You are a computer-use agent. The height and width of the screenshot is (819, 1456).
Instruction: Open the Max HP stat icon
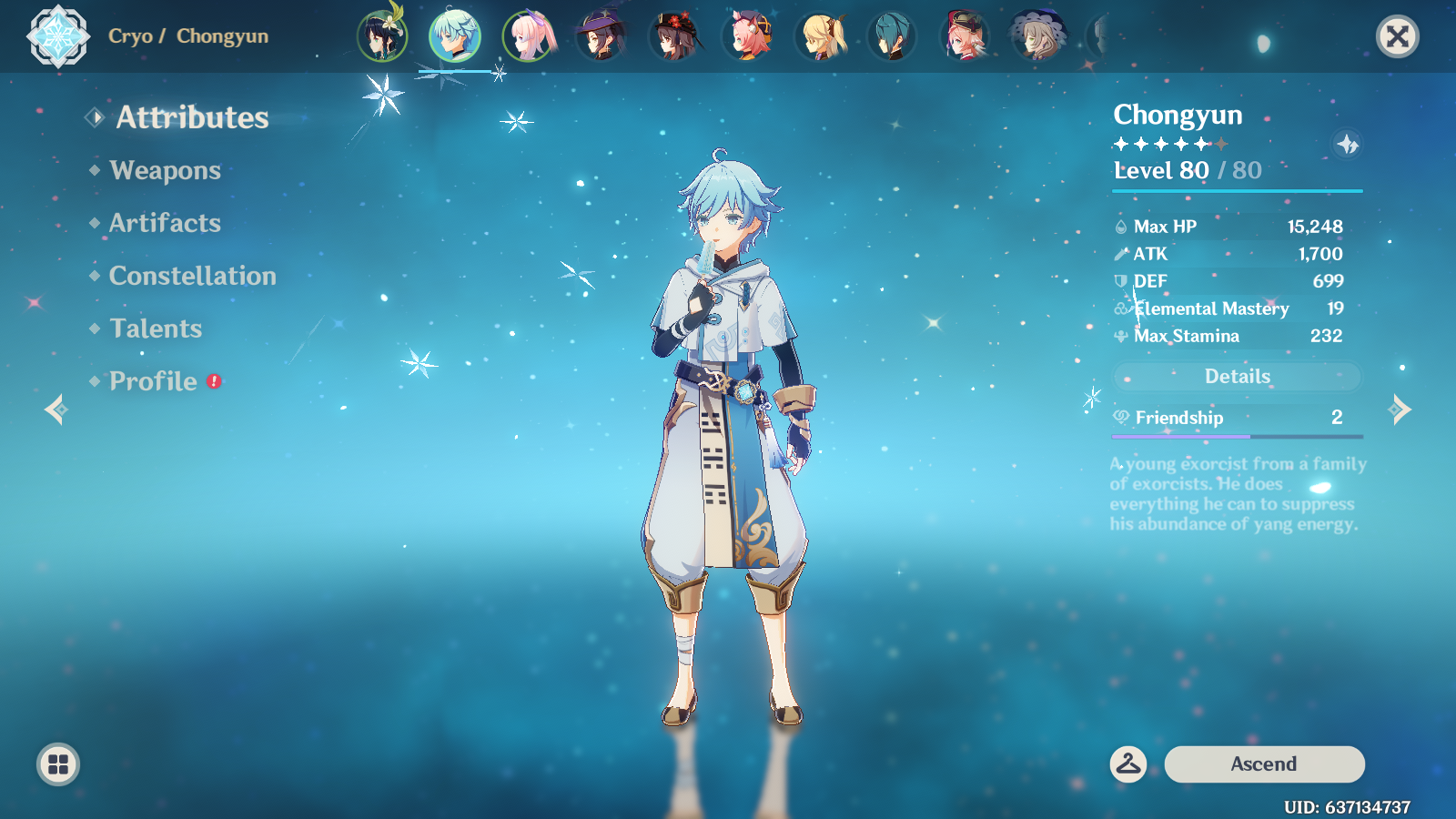click(1120, 226)
